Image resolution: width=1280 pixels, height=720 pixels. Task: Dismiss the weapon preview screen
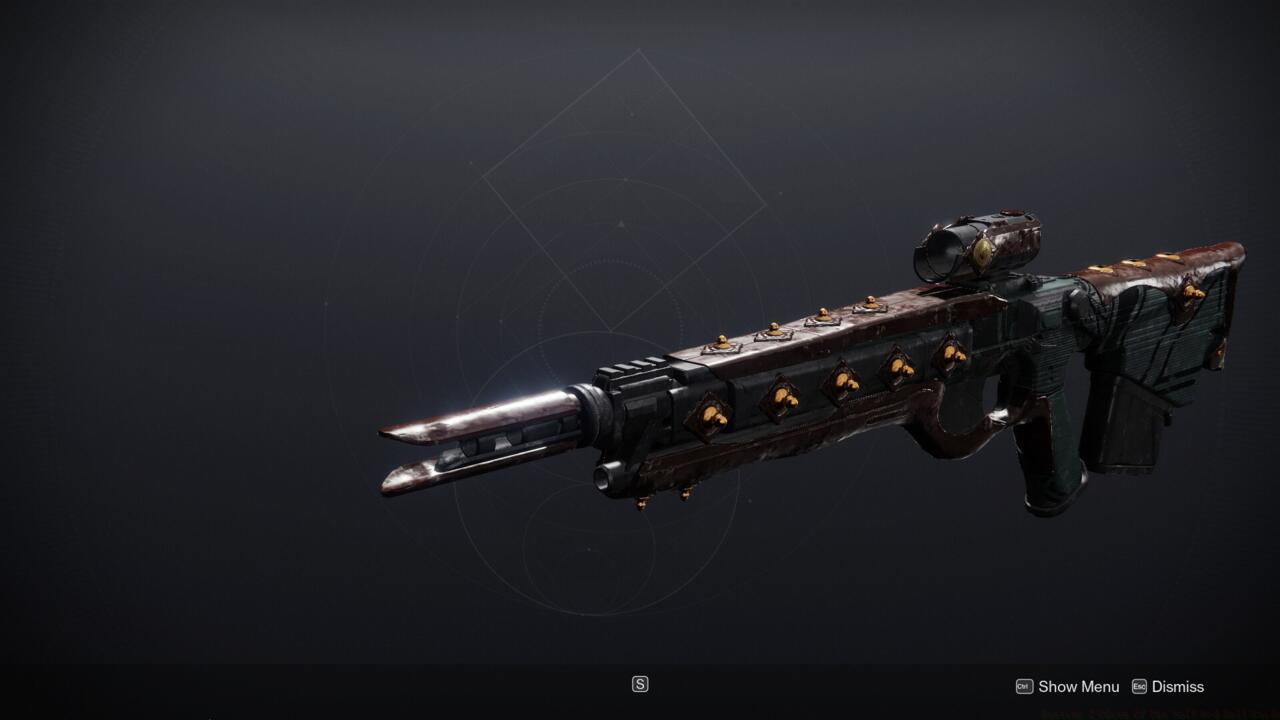pyautogui.click(x=1176, y=687)
